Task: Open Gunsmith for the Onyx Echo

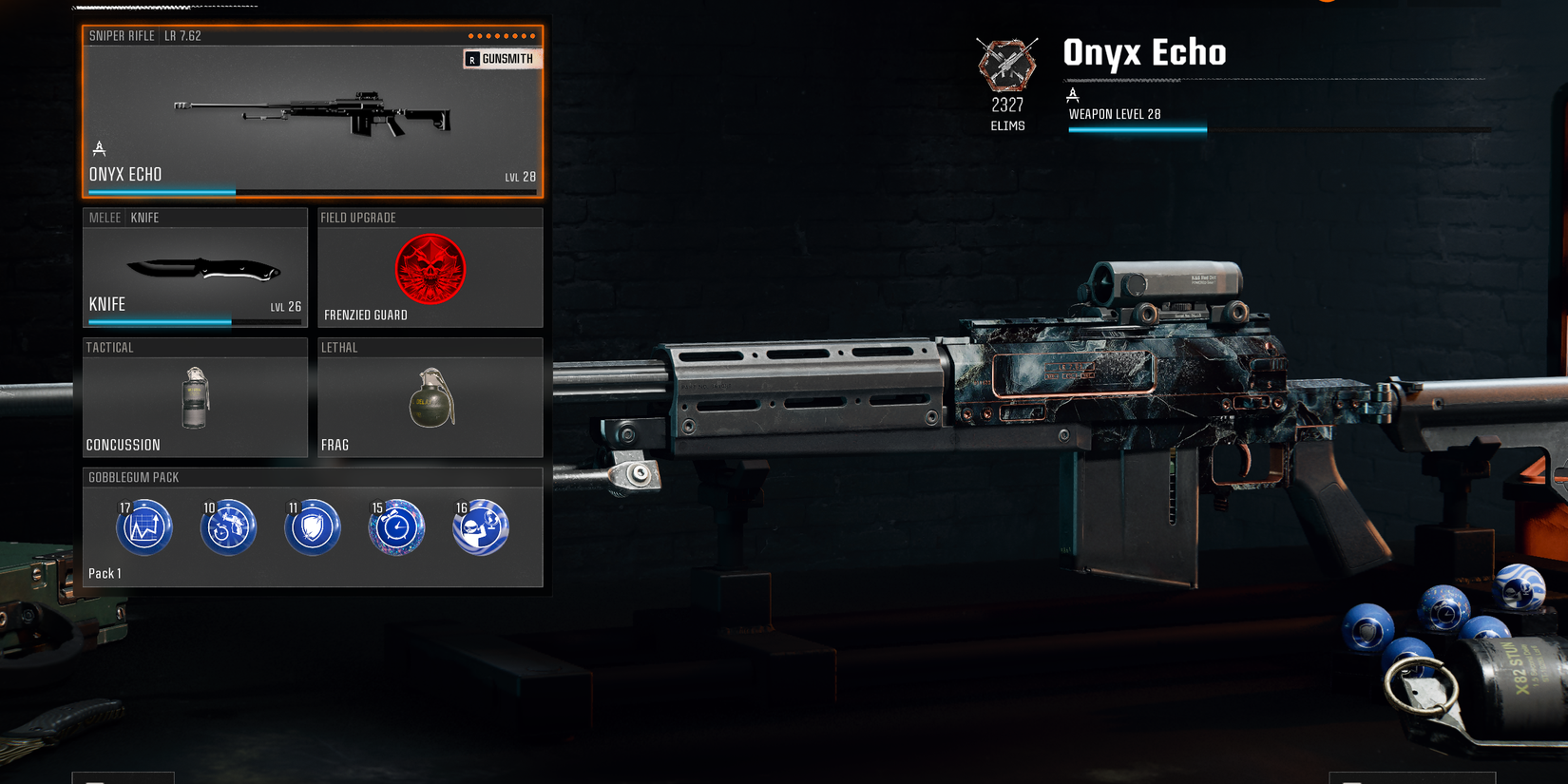Action: tap(501, 58)
